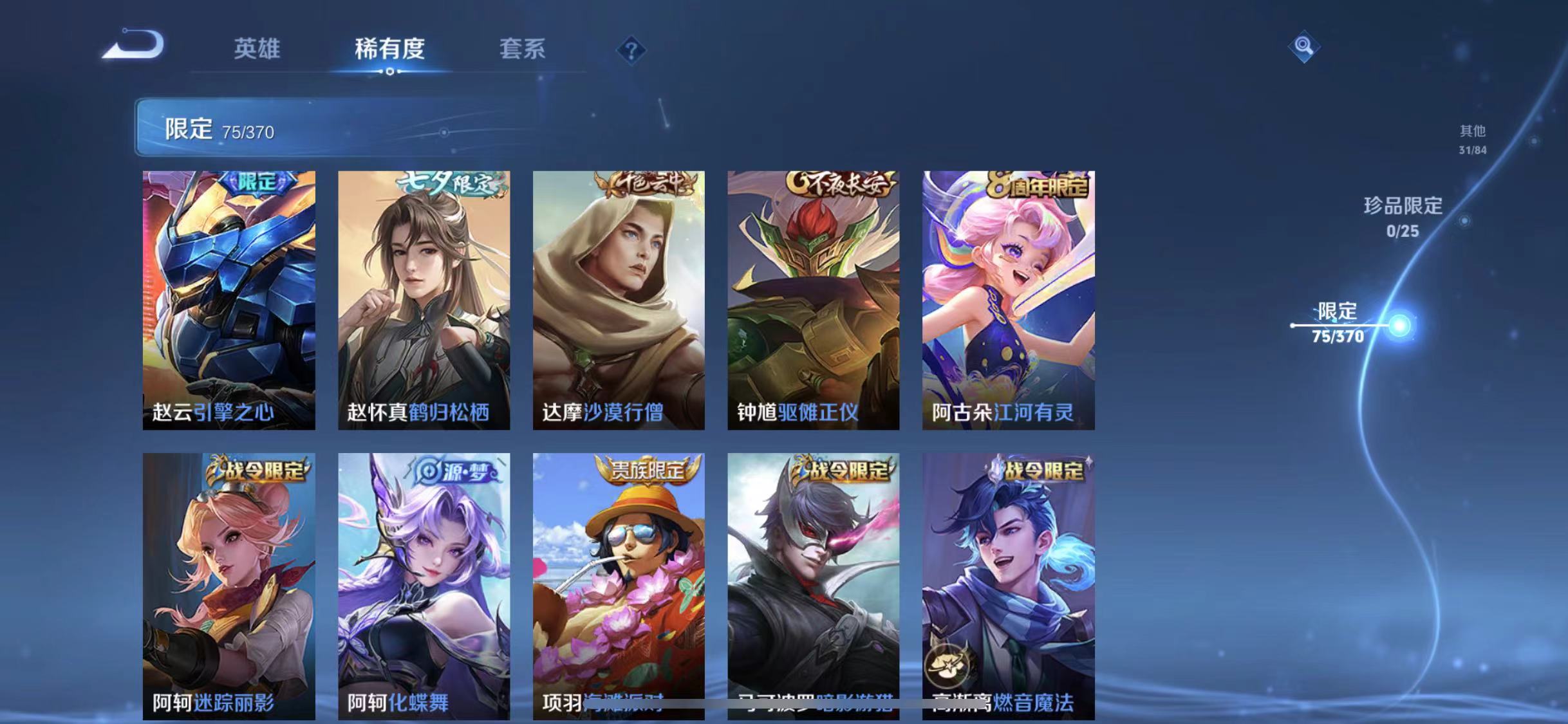Click the back arrow icon top-left
Screen dimensions: 1568x724
pyautogui.click(x=137, y=47)
